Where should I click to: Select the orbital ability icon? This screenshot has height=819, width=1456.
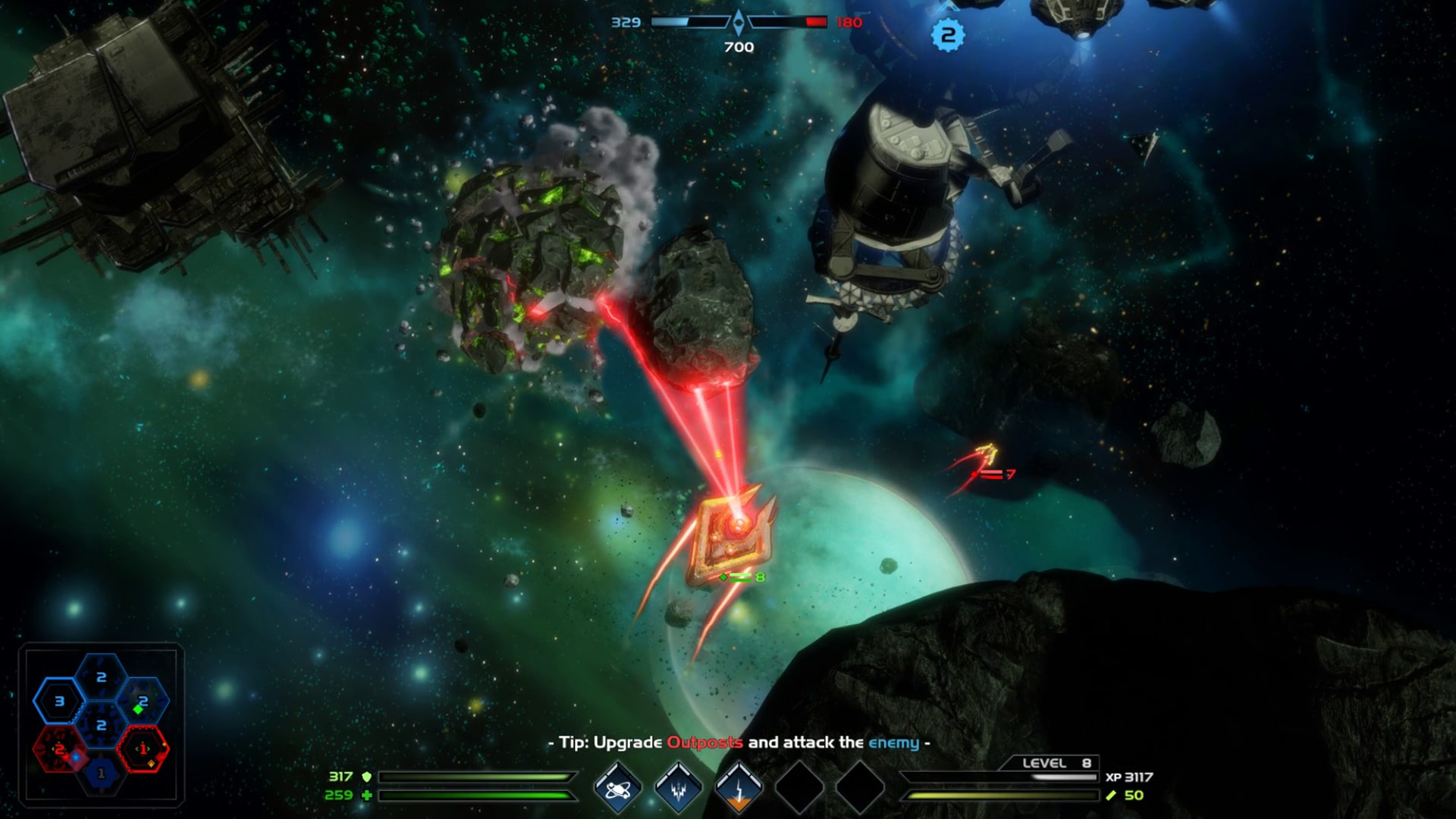620,789
